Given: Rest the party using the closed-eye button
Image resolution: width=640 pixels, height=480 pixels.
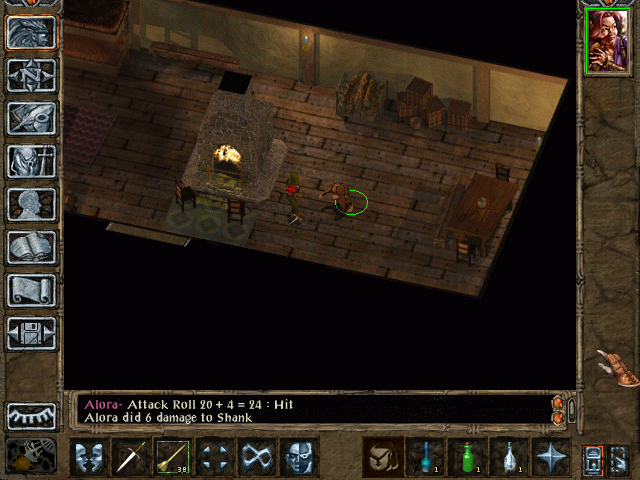Looking at the screenshot, I should click(32, 416).
